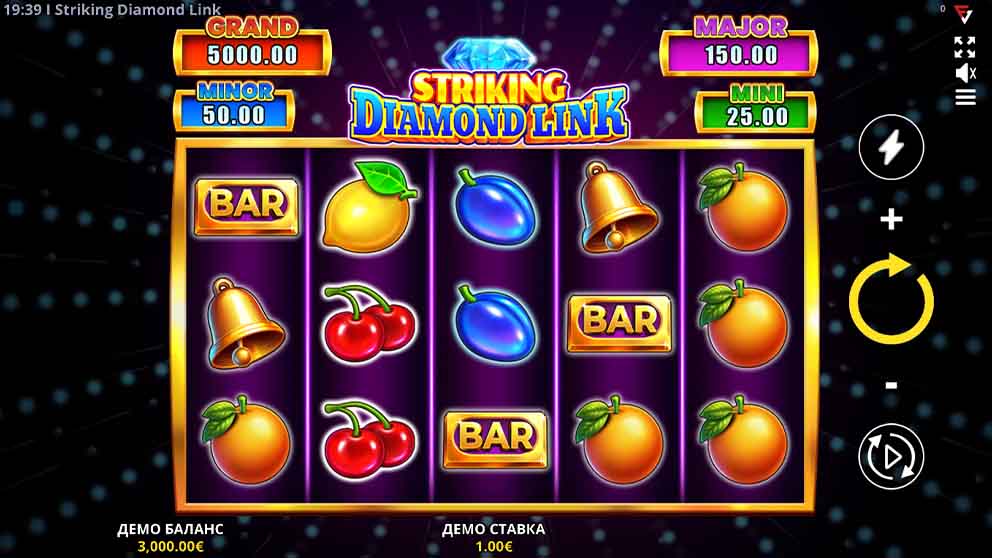Activate the lightning bolt turbo mode
This screenshot has width=992, height=558.
point(891,147)
